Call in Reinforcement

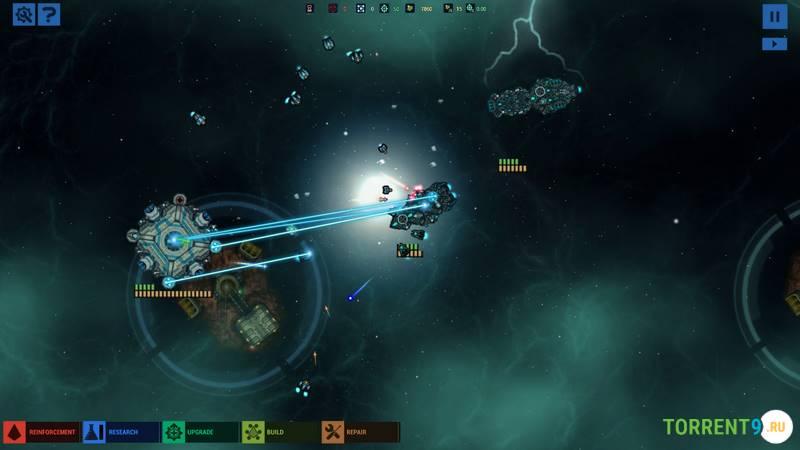pyautogui.click(x=41, y=432)
